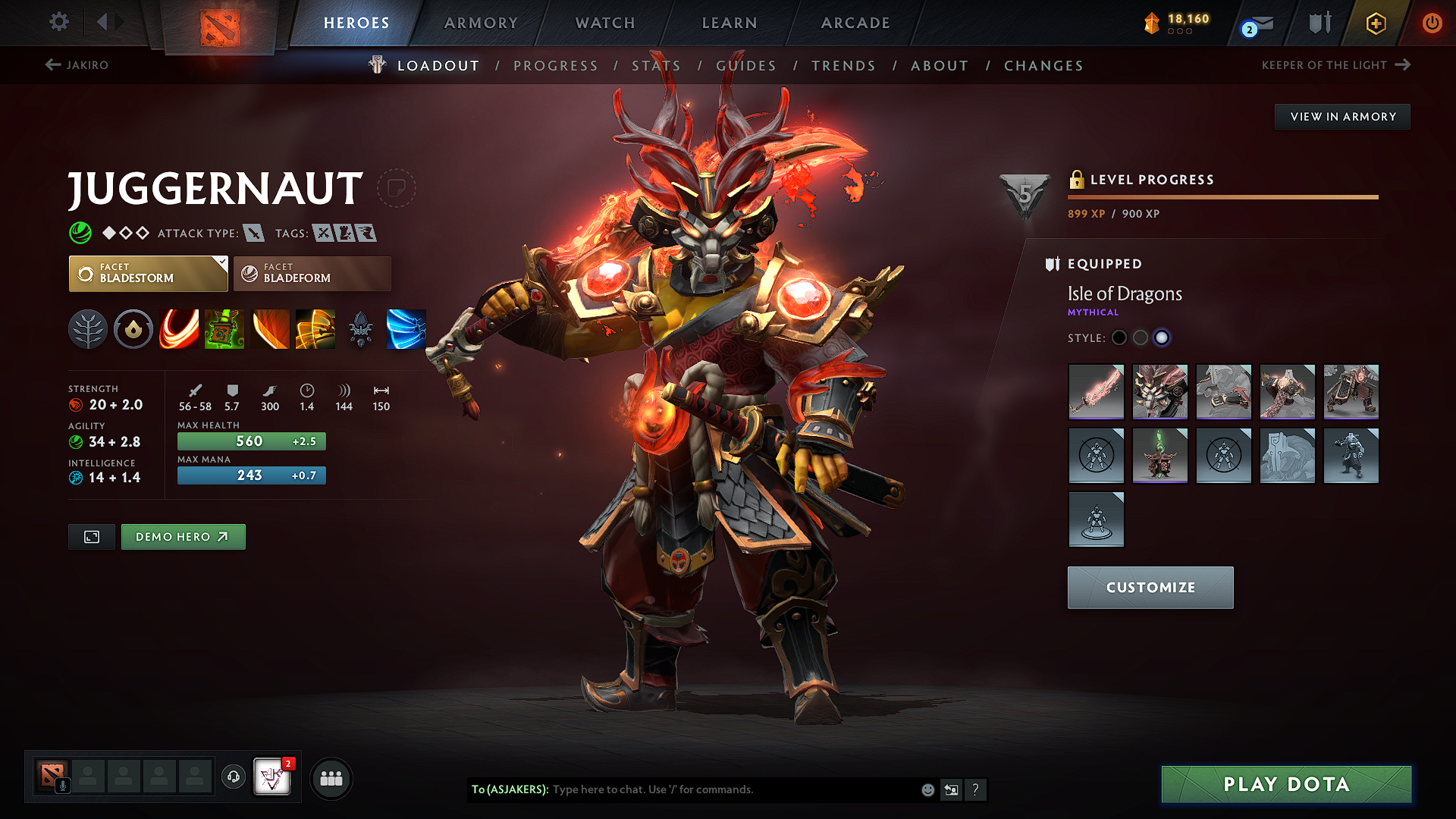Pick the first black style swatch
The width and height of the screenshot is (1456, 819).
tap(1119, 337)
